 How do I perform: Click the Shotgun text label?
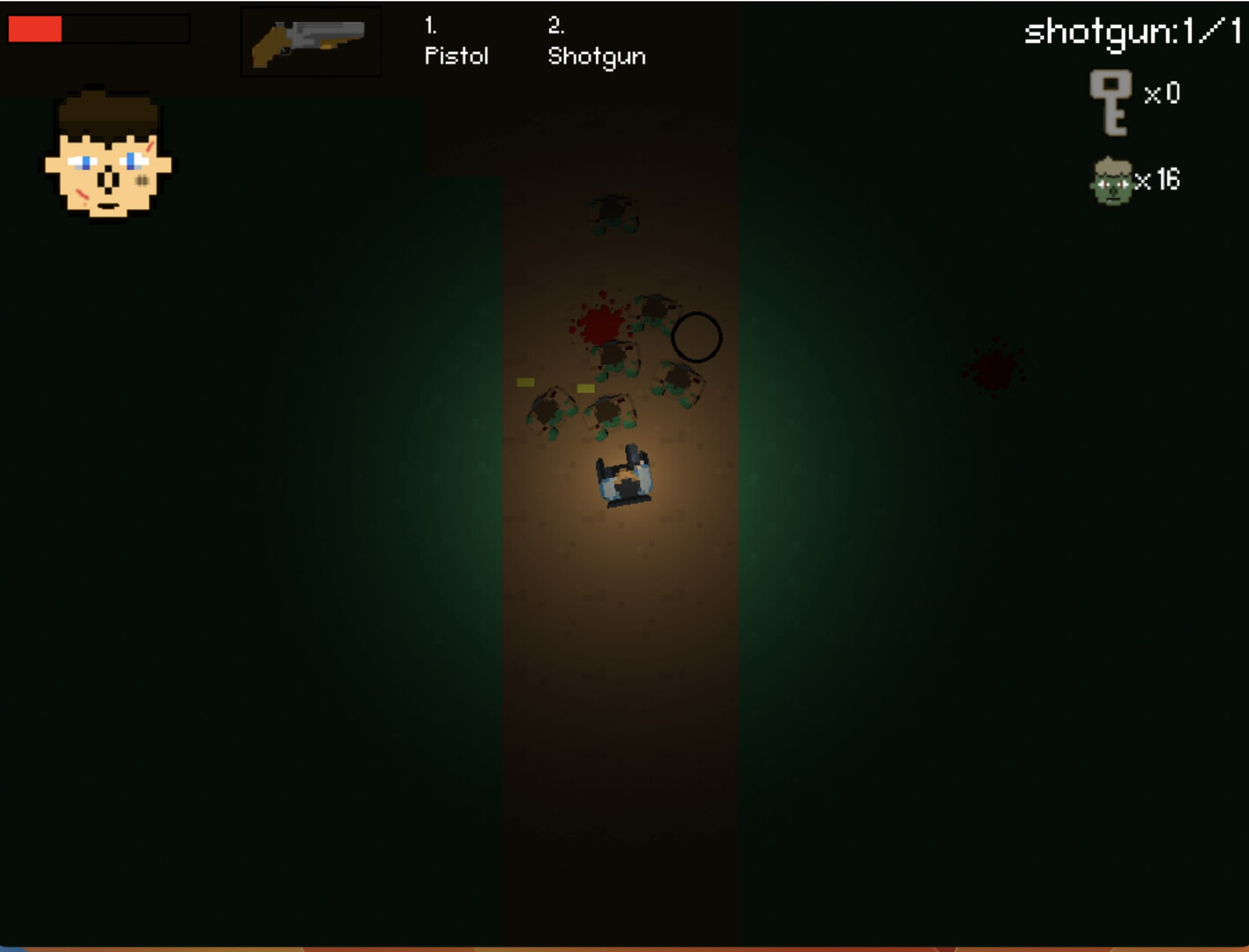[x=596, y=57]
